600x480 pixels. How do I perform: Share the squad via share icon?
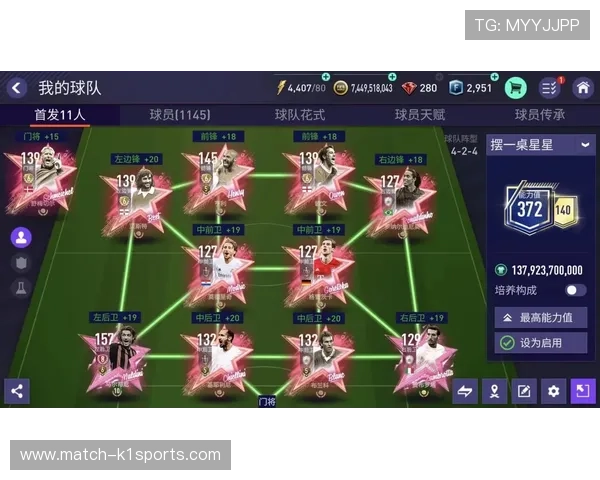16,391
